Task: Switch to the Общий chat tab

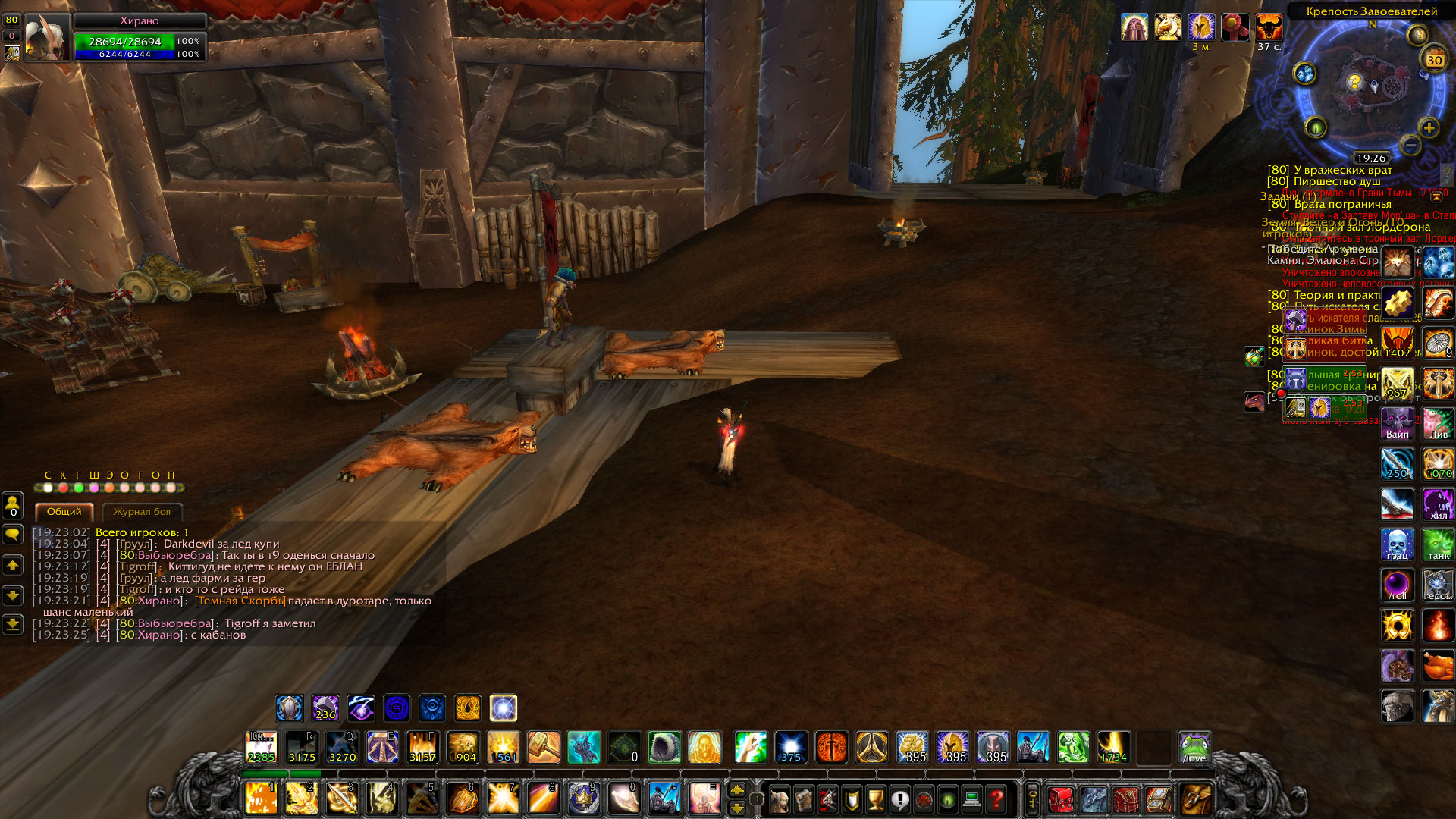Action: pyautogui.click(x=64, y=512)
